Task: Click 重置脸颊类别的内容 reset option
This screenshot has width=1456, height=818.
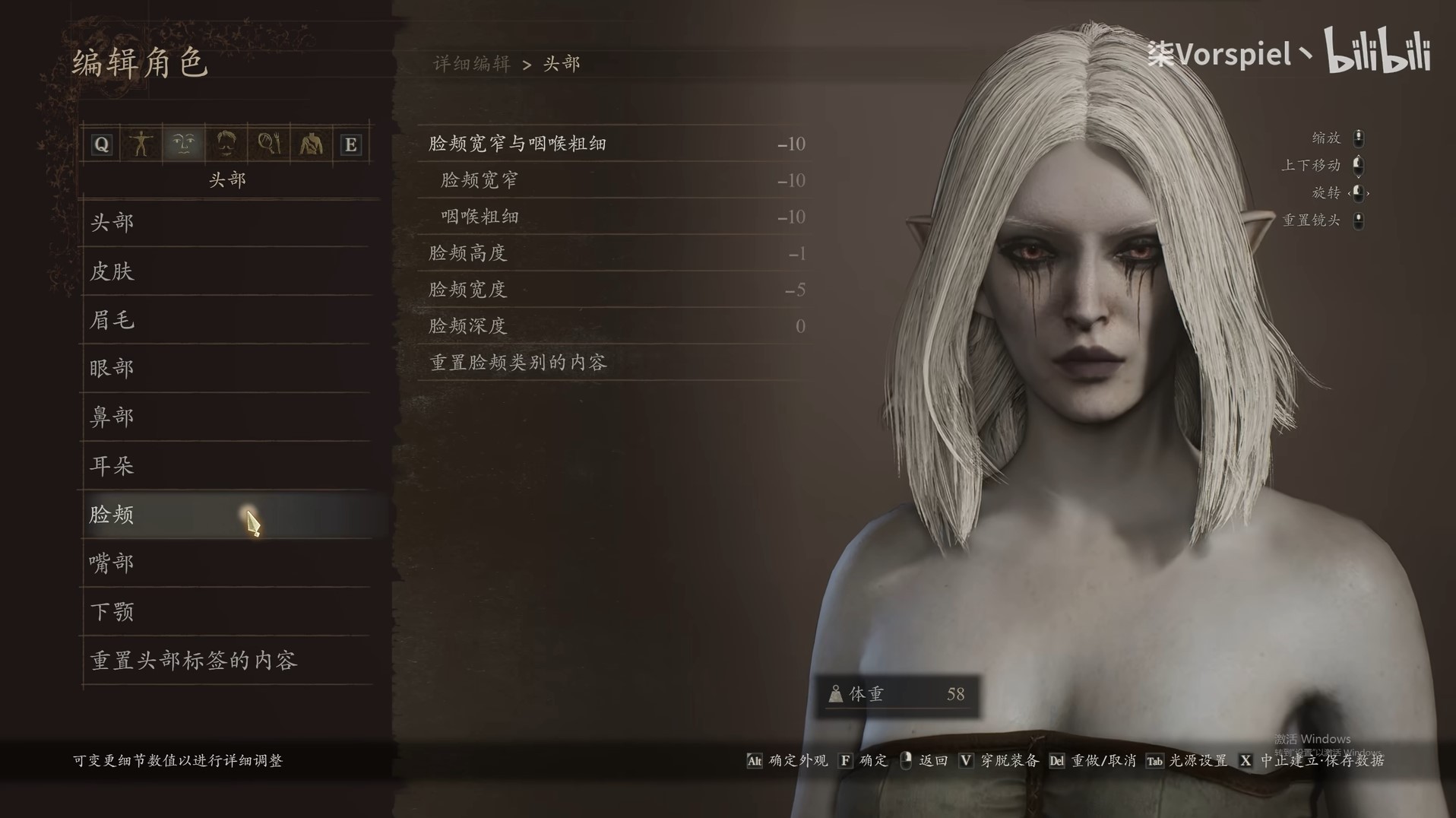Action: click(x=518, y=363)
